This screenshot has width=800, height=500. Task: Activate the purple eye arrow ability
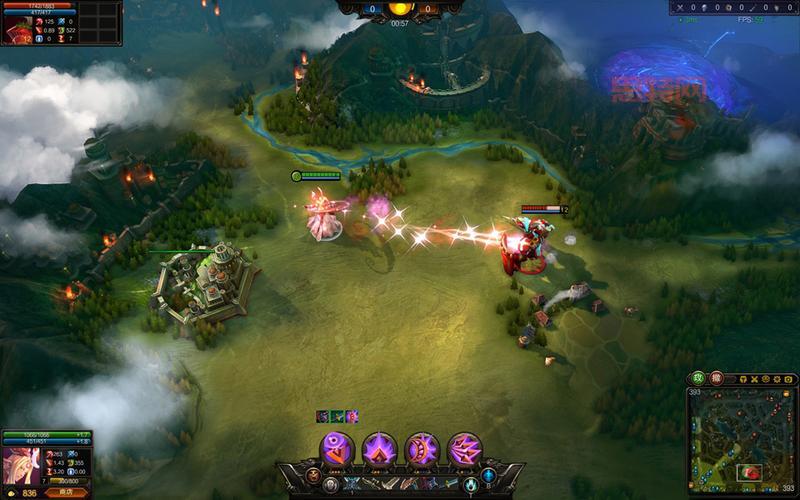point(337,449)
